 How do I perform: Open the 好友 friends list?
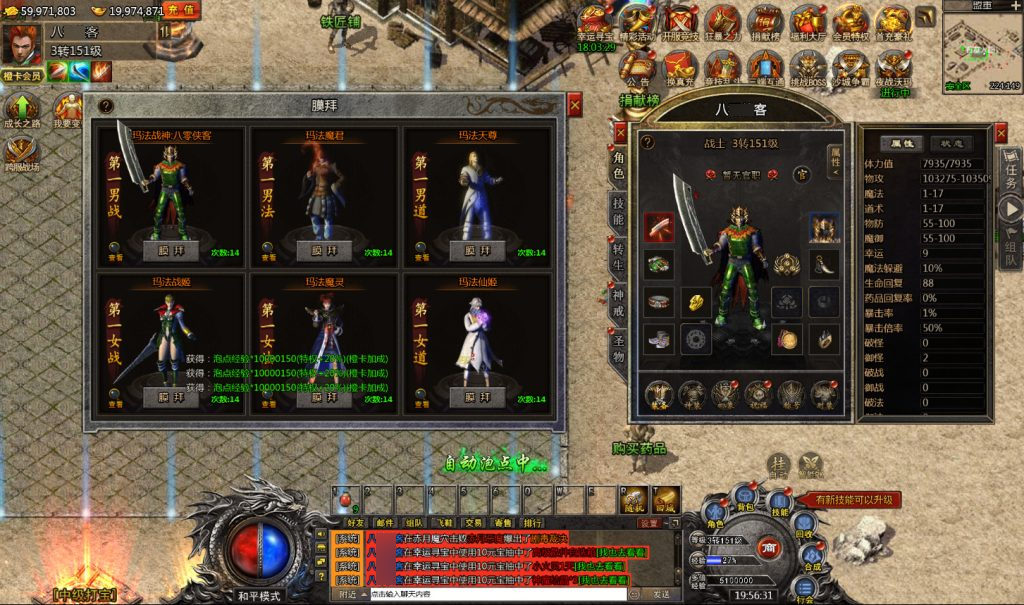[355, 522]
